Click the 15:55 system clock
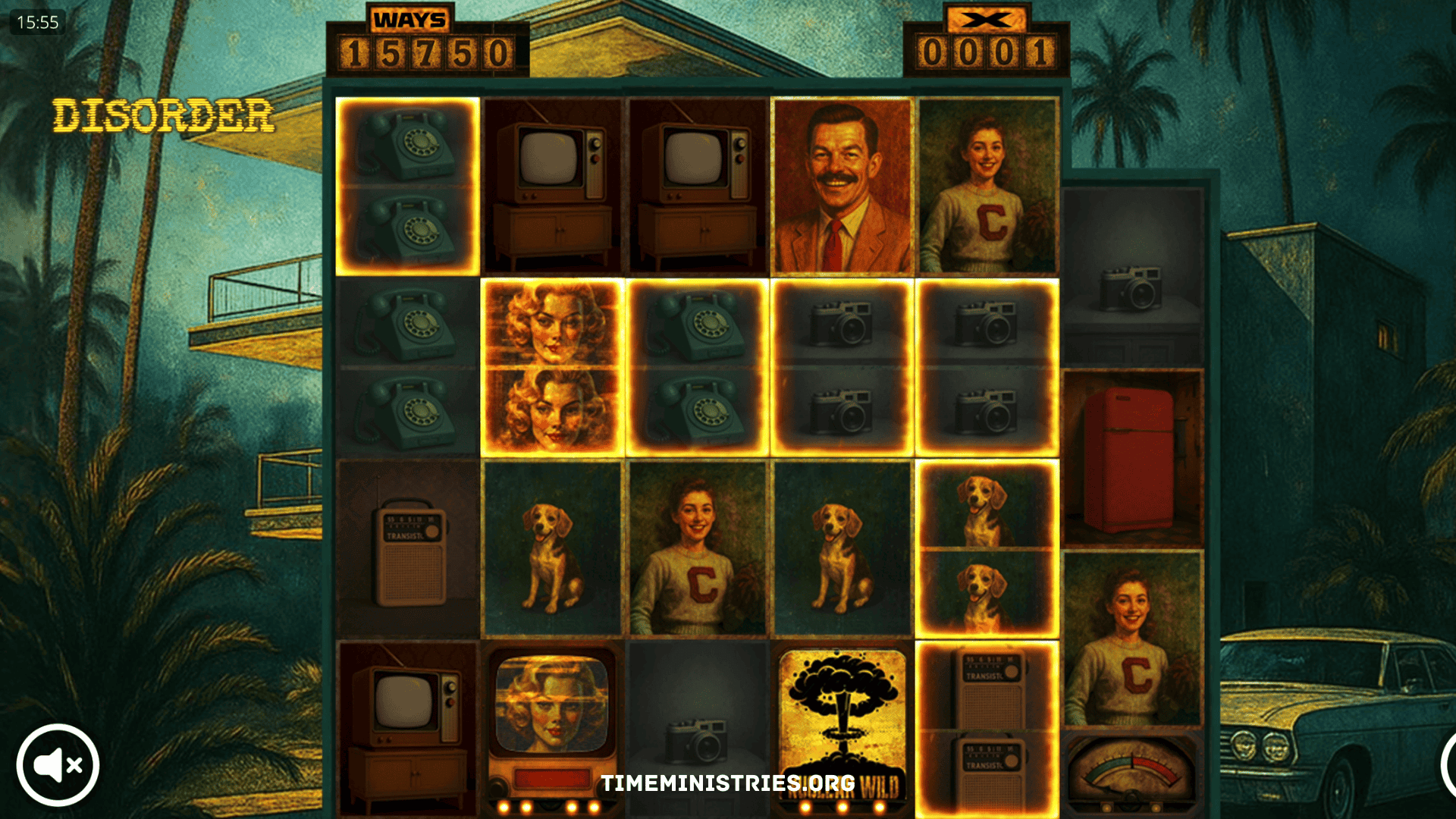The height and width of the screenshot is (819, 1456). 38,23
